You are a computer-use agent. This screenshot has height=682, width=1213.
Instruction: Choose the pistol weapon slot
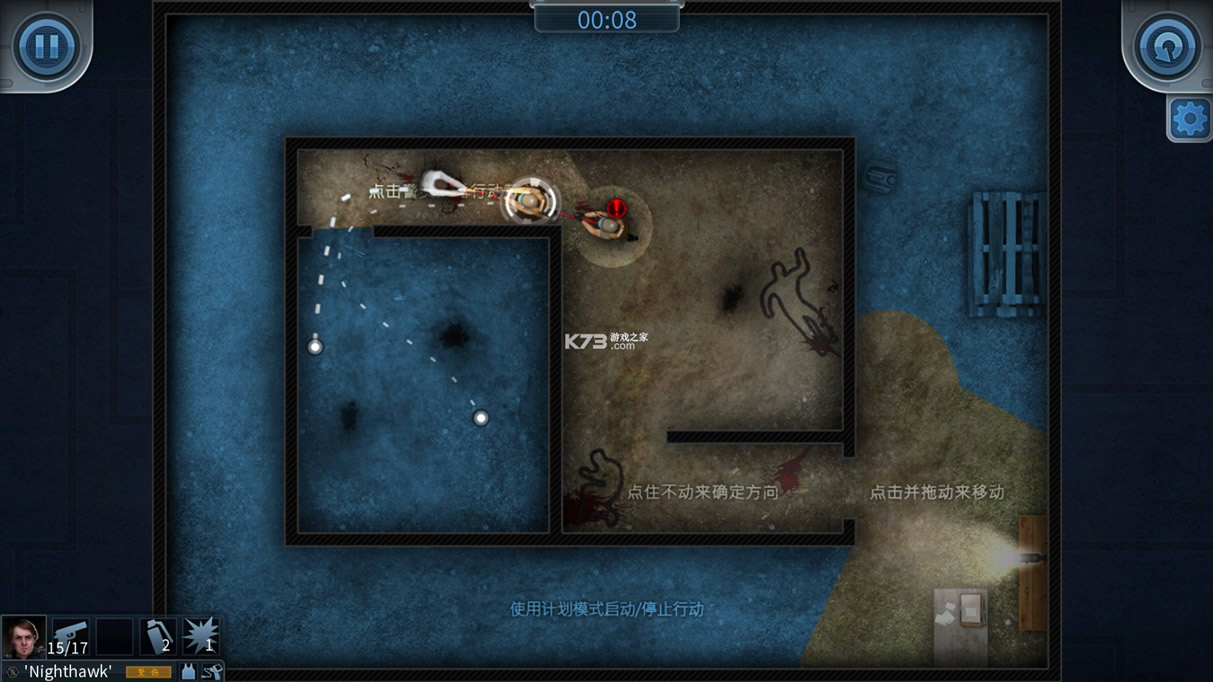[x=70, y=637]
